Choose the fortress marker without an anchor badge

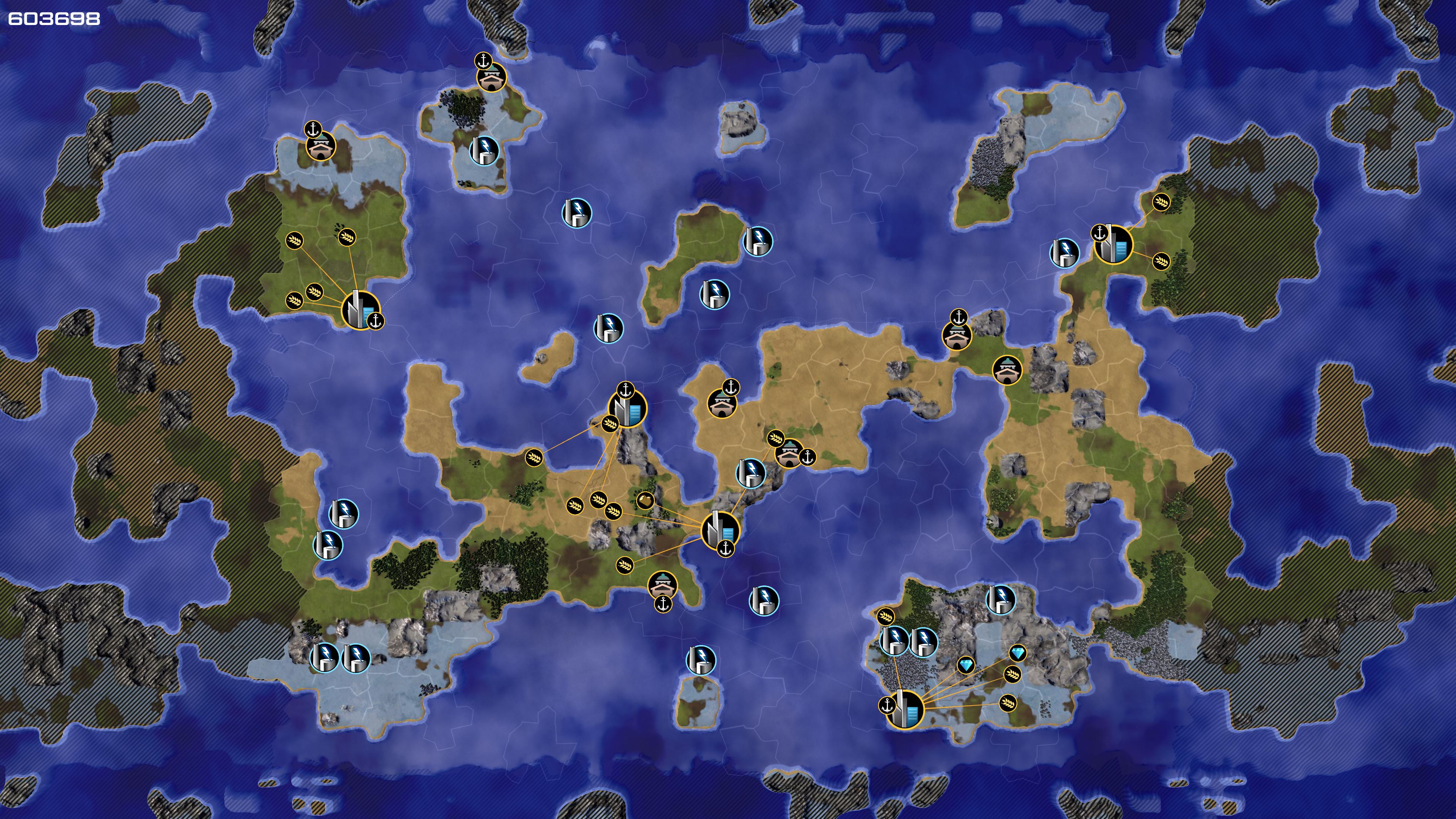[1007, 370]
